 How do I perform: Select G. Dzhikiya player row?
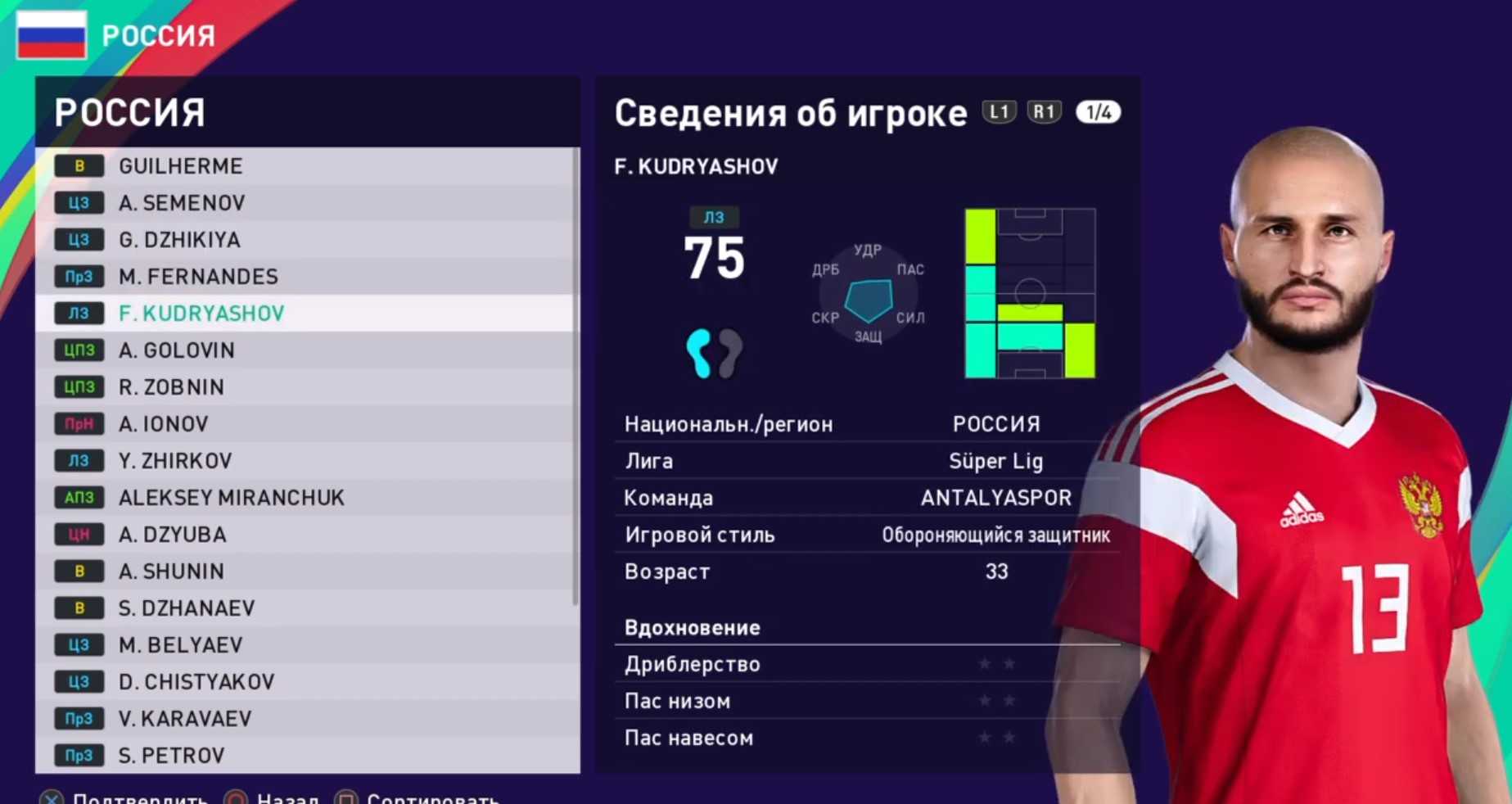coord(179,240)
